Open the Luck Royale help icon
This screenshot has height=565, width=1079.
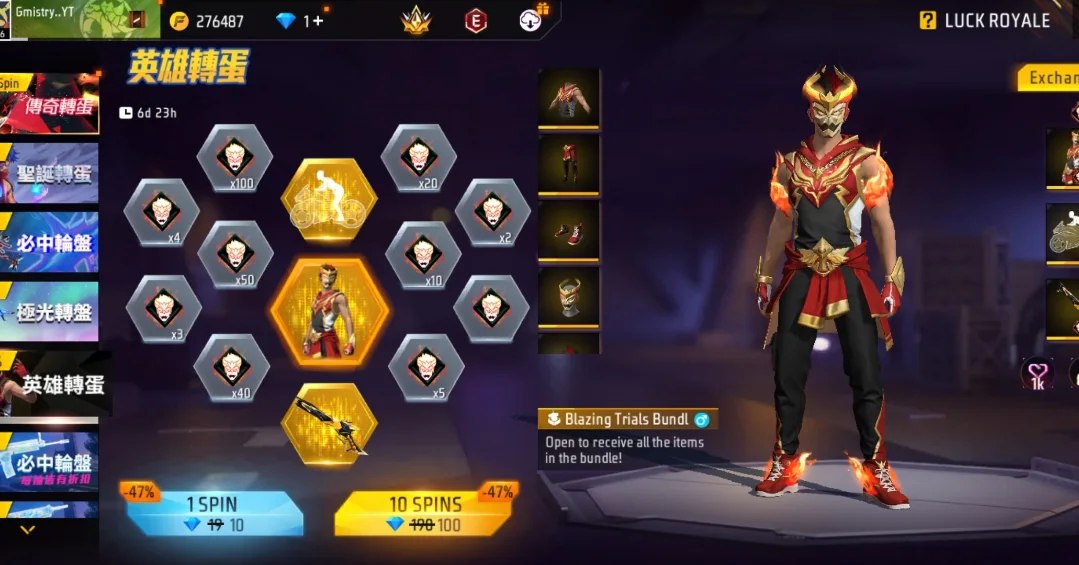coord(928,20)
